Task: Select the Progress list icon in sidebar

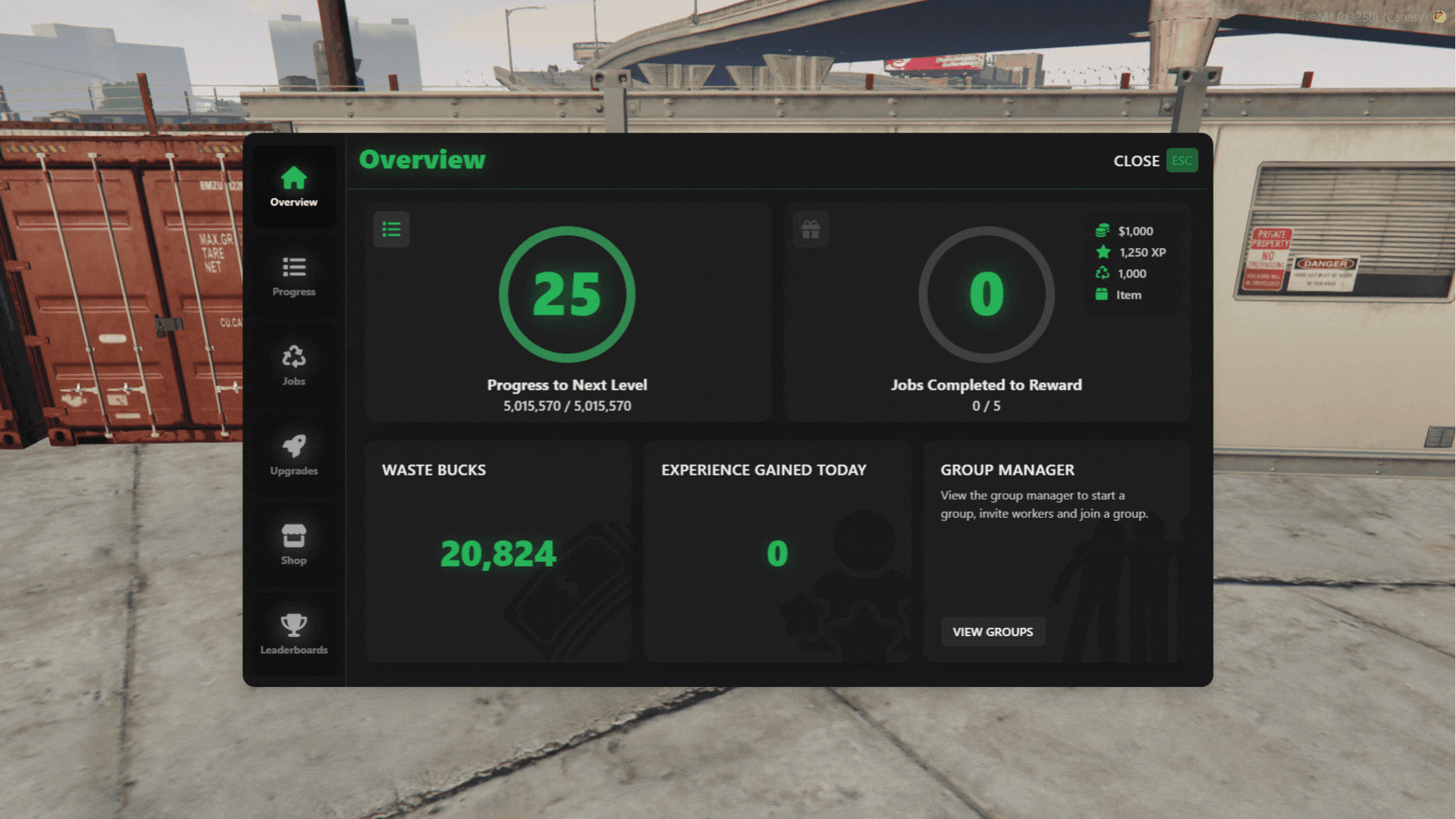Action: (293, 267)
